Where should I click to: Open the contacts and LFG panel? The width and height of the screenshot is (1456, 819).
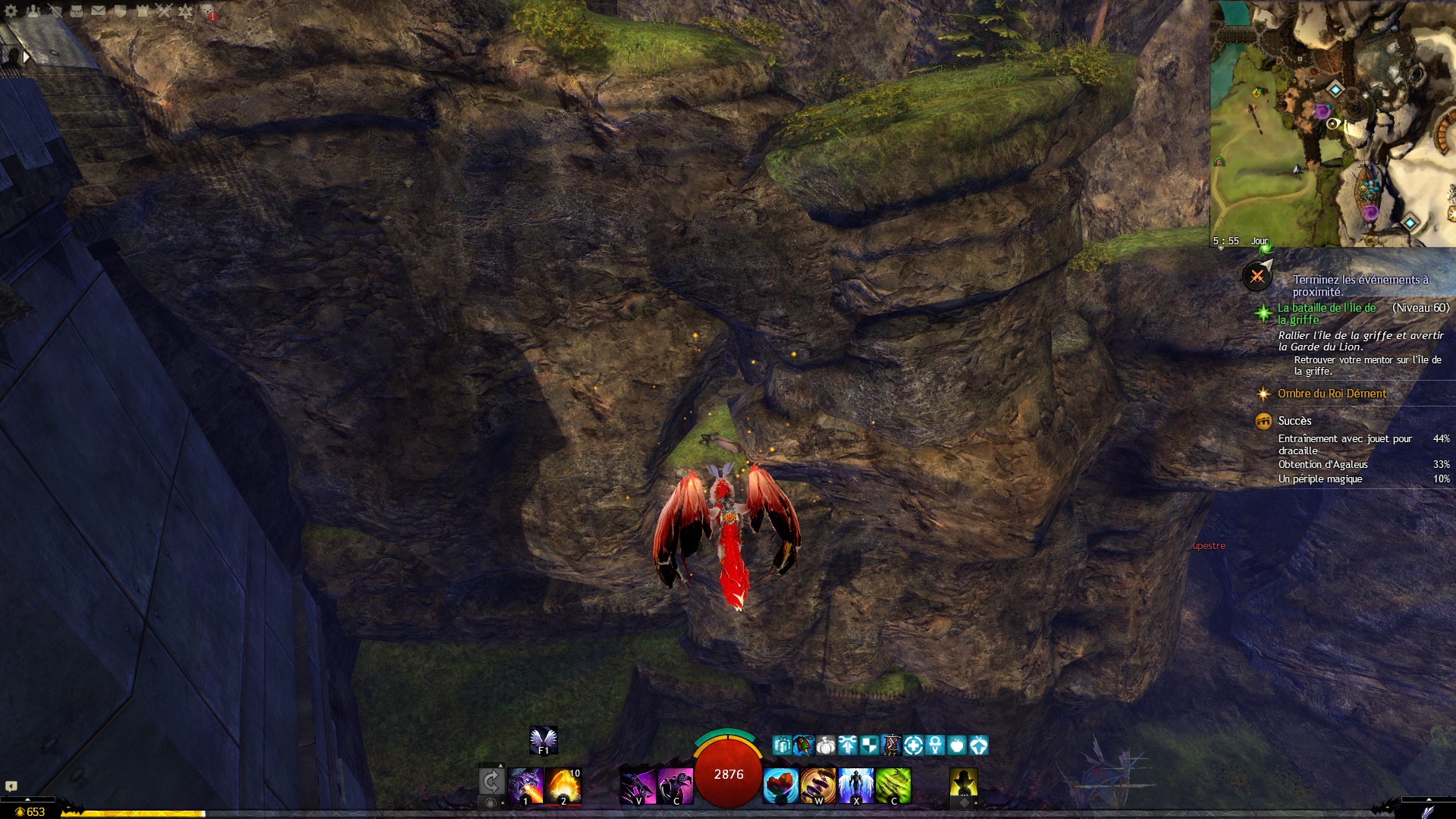point(33,11)
